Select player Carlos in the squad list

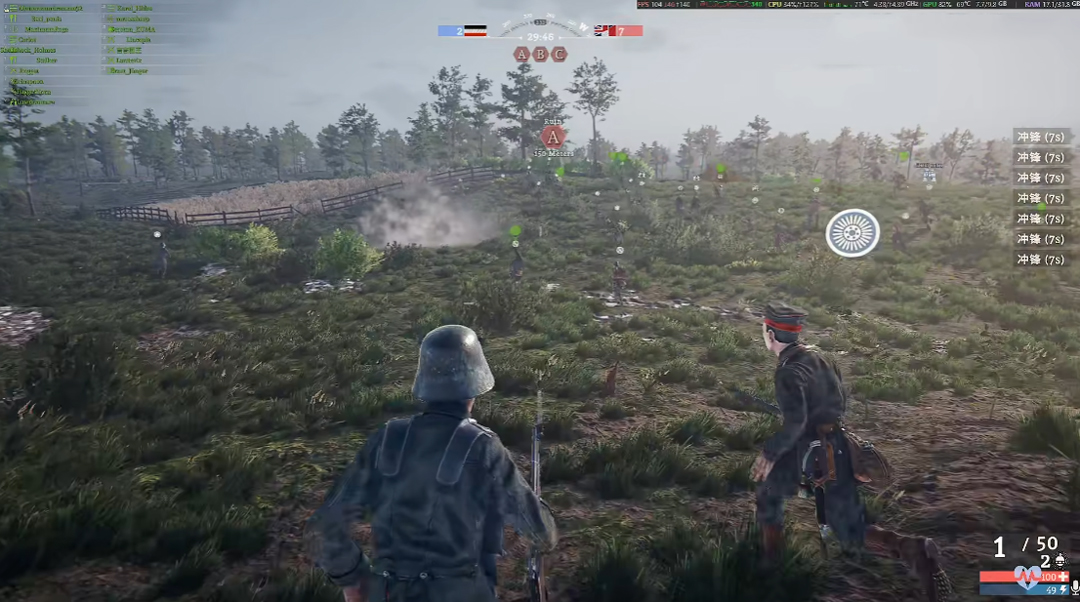26,39
